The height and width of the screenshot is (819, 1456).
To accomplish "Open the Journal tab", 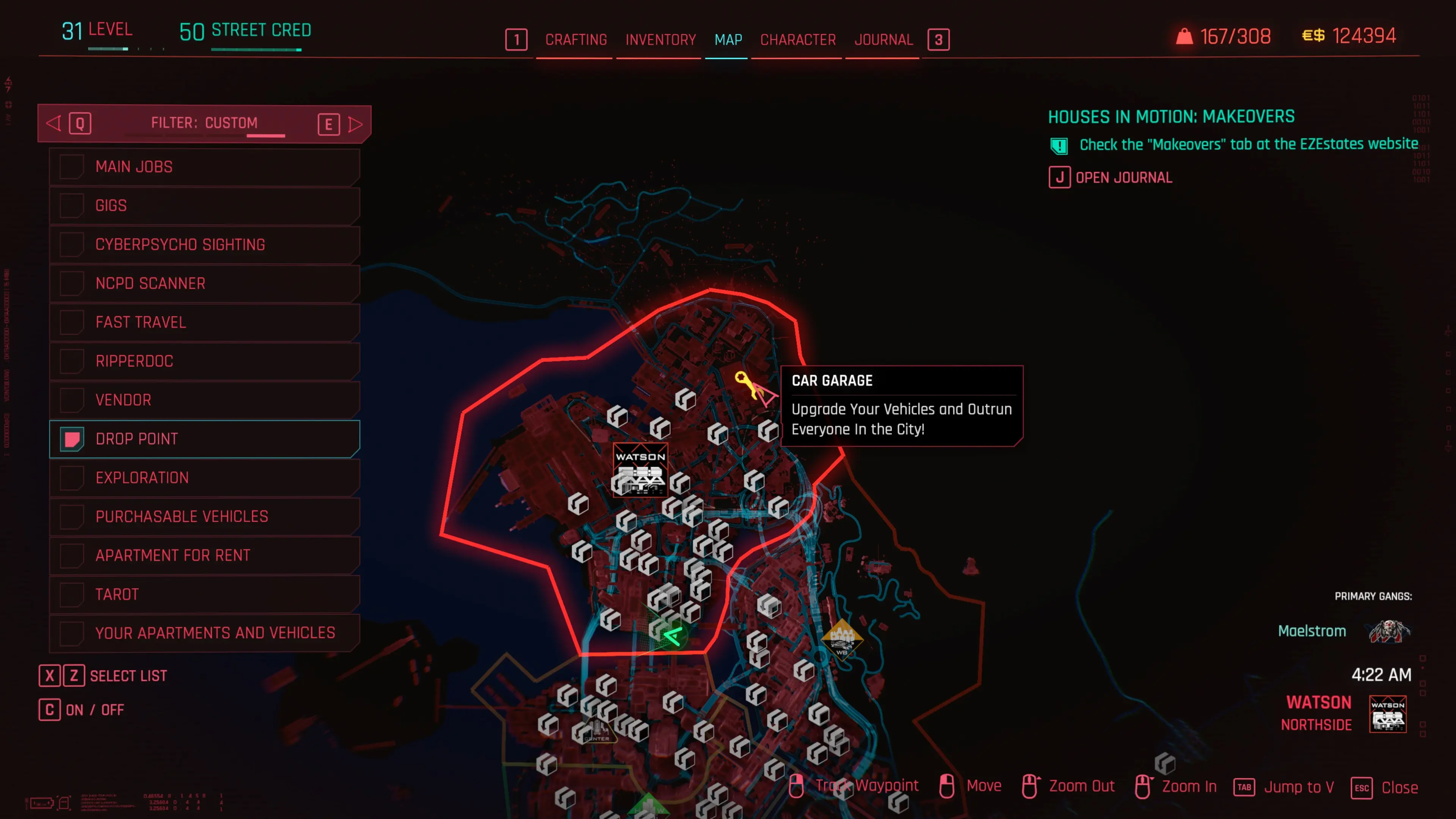I will coord(883,40).
